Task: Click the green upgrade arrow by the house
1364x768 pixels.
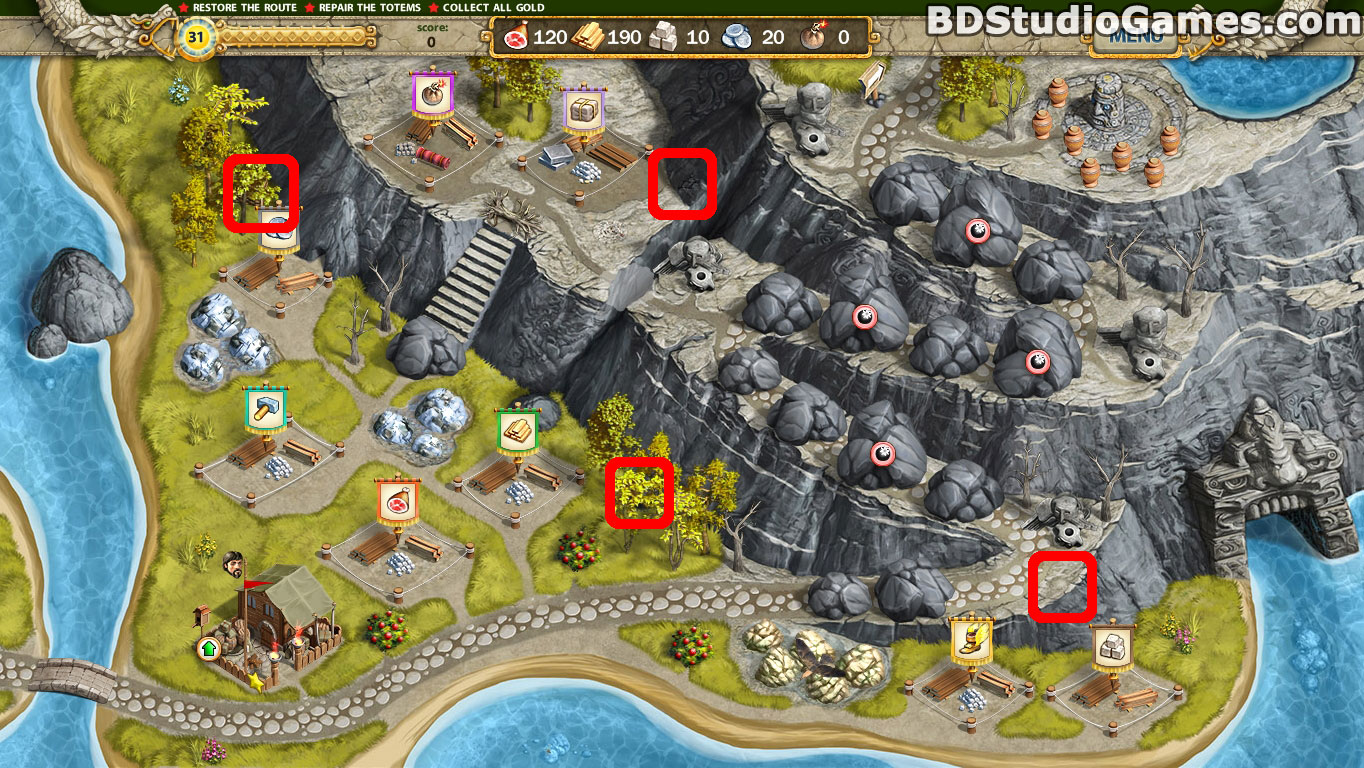Action: click(x=208, y=648)
